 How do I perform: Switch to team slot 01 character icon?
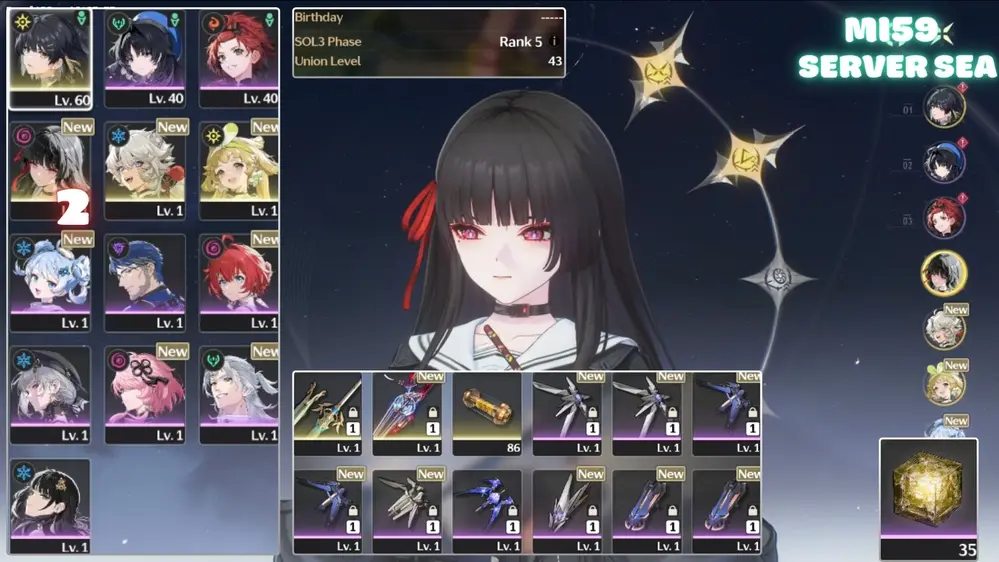click(x=944, y=108)
